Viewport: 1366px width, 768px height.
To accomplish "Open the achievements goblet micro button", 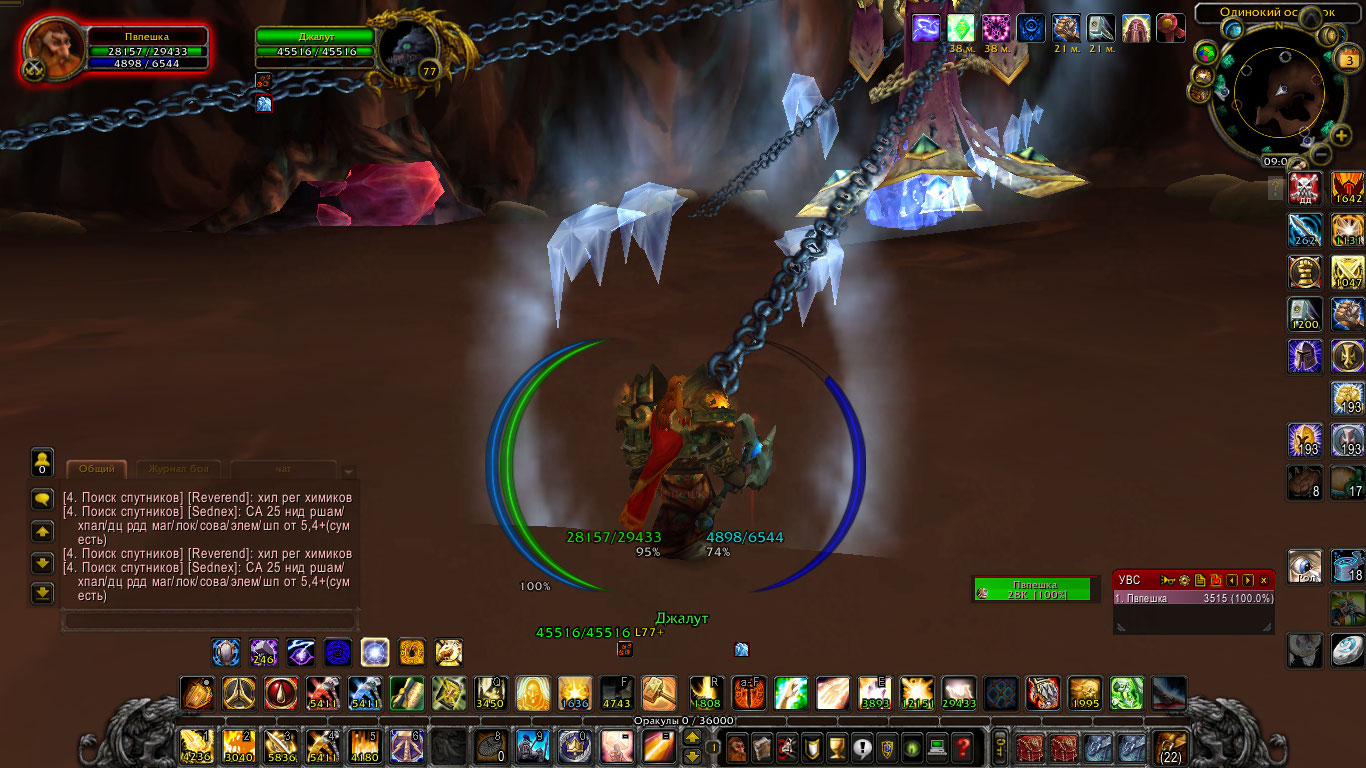I will pyautogui.click(x=838, y=746).
